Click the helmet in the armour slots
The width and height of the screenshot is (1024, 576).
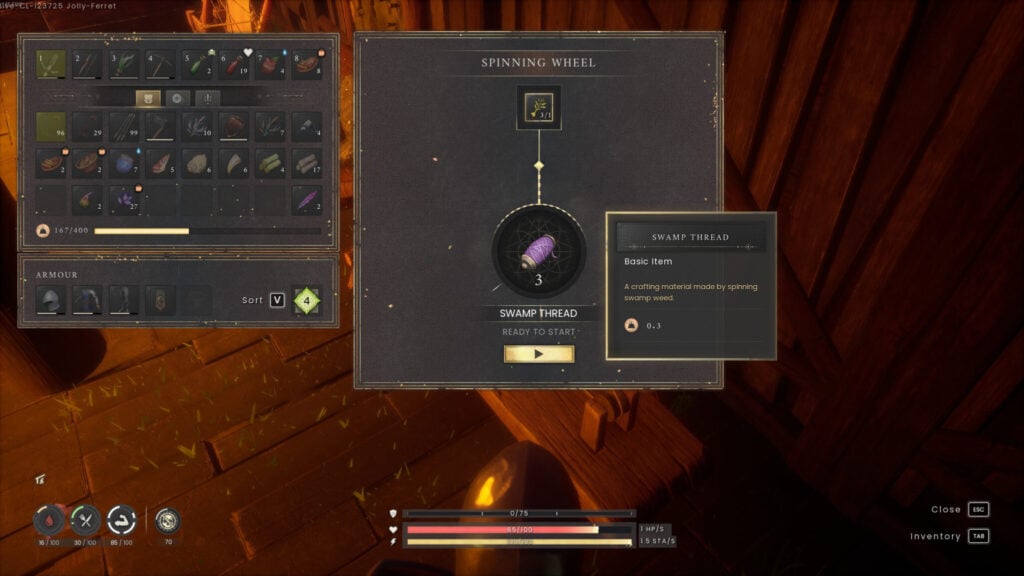[x=51, y=300]
